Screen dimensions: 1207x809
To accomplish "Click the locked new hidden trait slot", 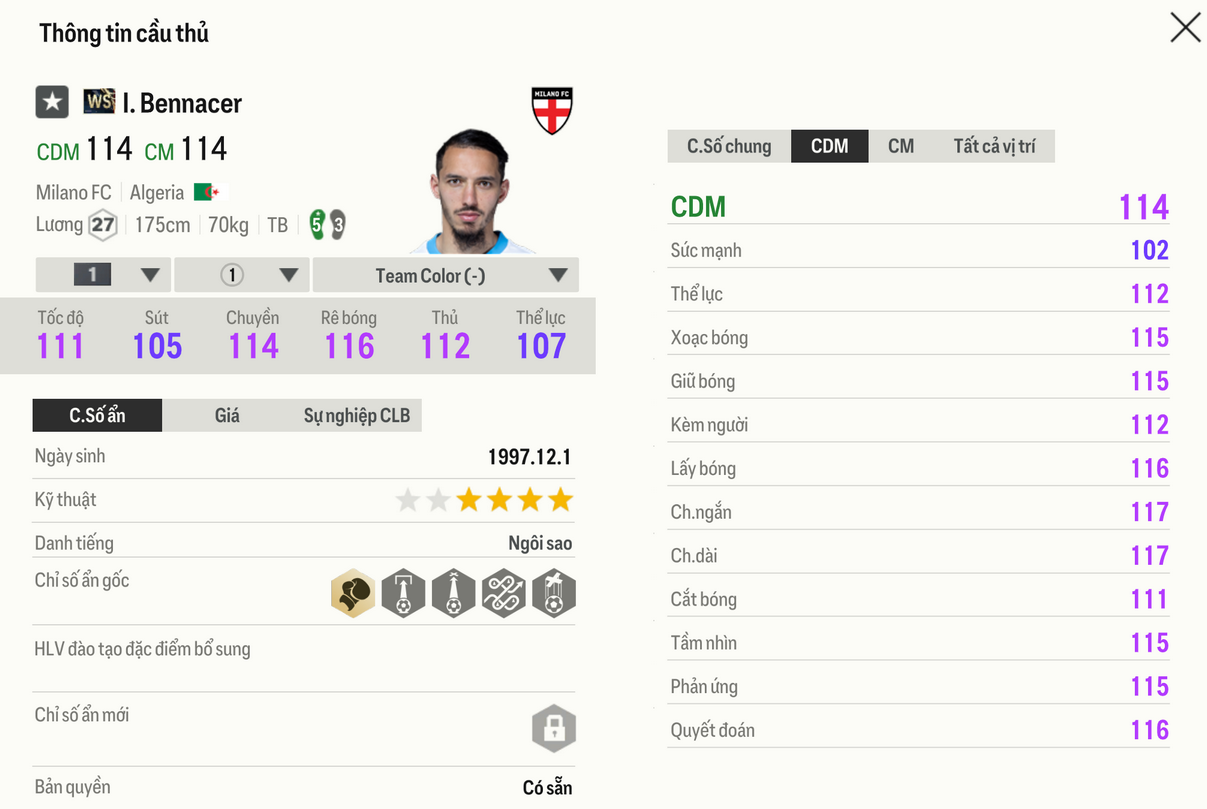I will 553,728.
